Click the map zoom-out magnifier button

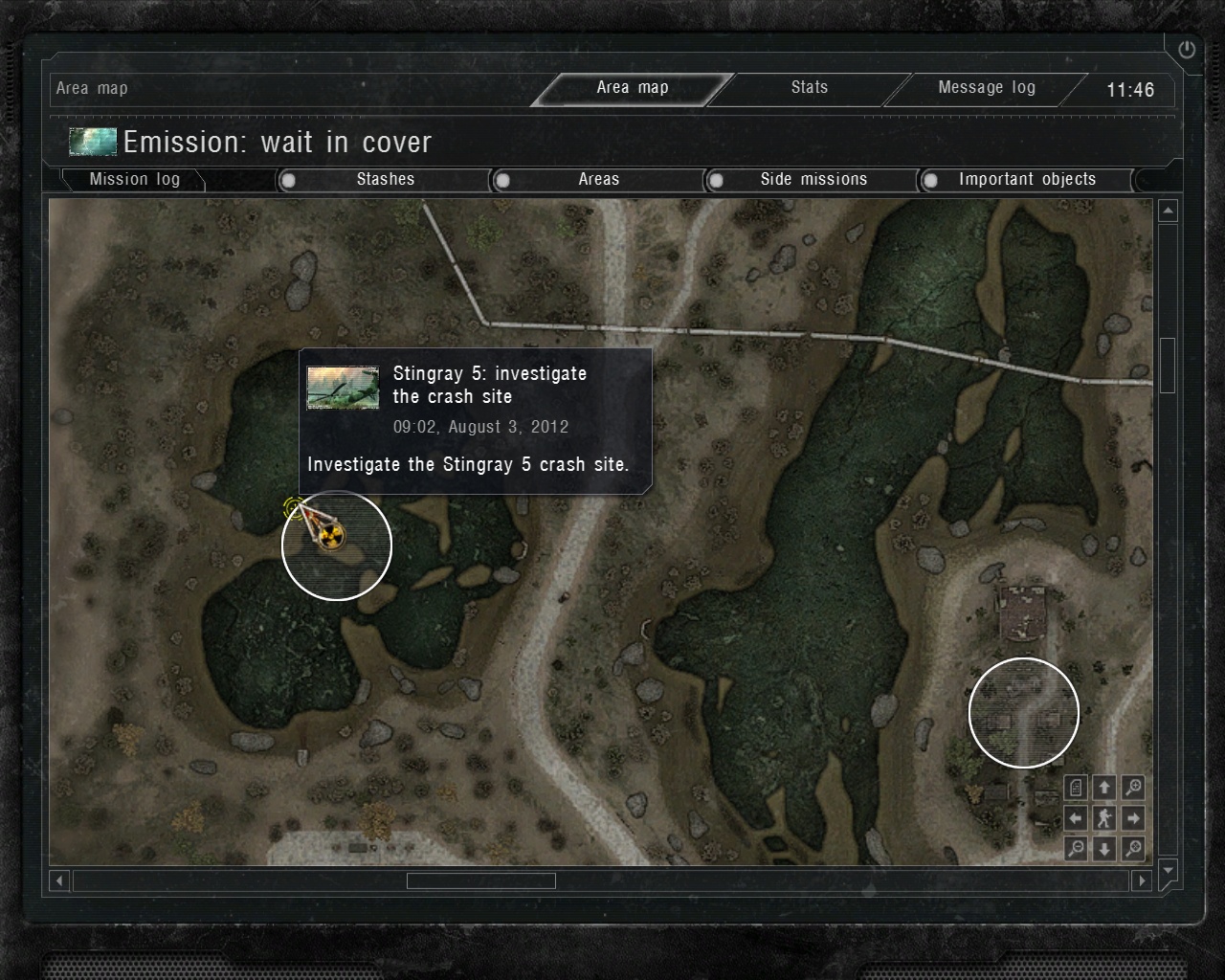point(1076,848)
